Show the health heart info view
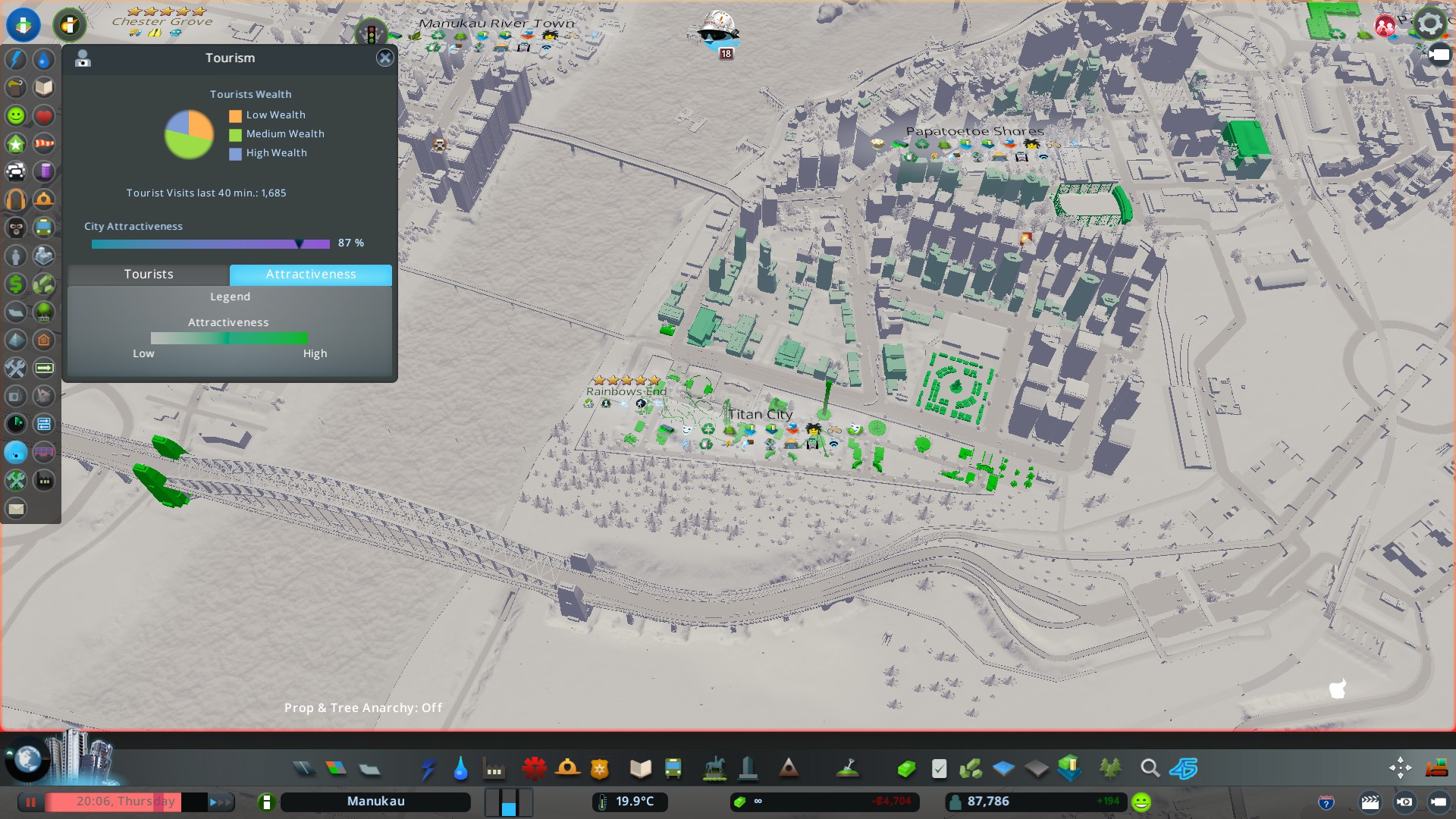This screenshot has height=819, width=1456. point(44,115)
